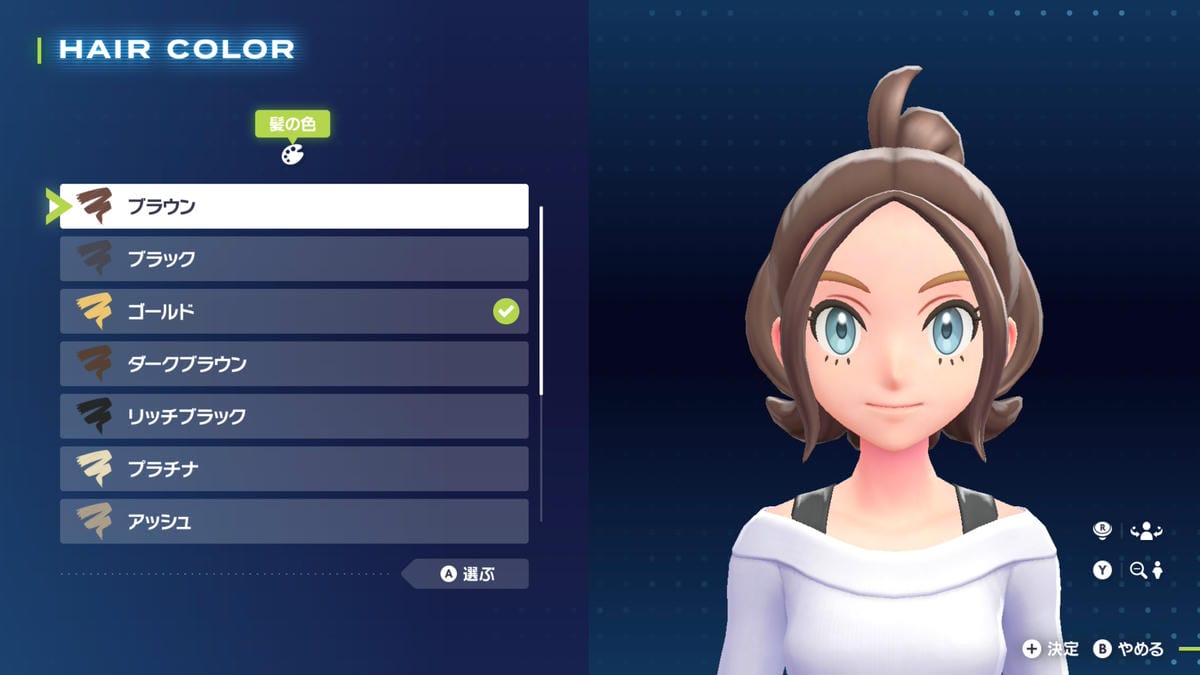Viewport: 1200px width, 675px height.
Task: Select the ブラウン hair color row
Action: [x=294, y=206]
